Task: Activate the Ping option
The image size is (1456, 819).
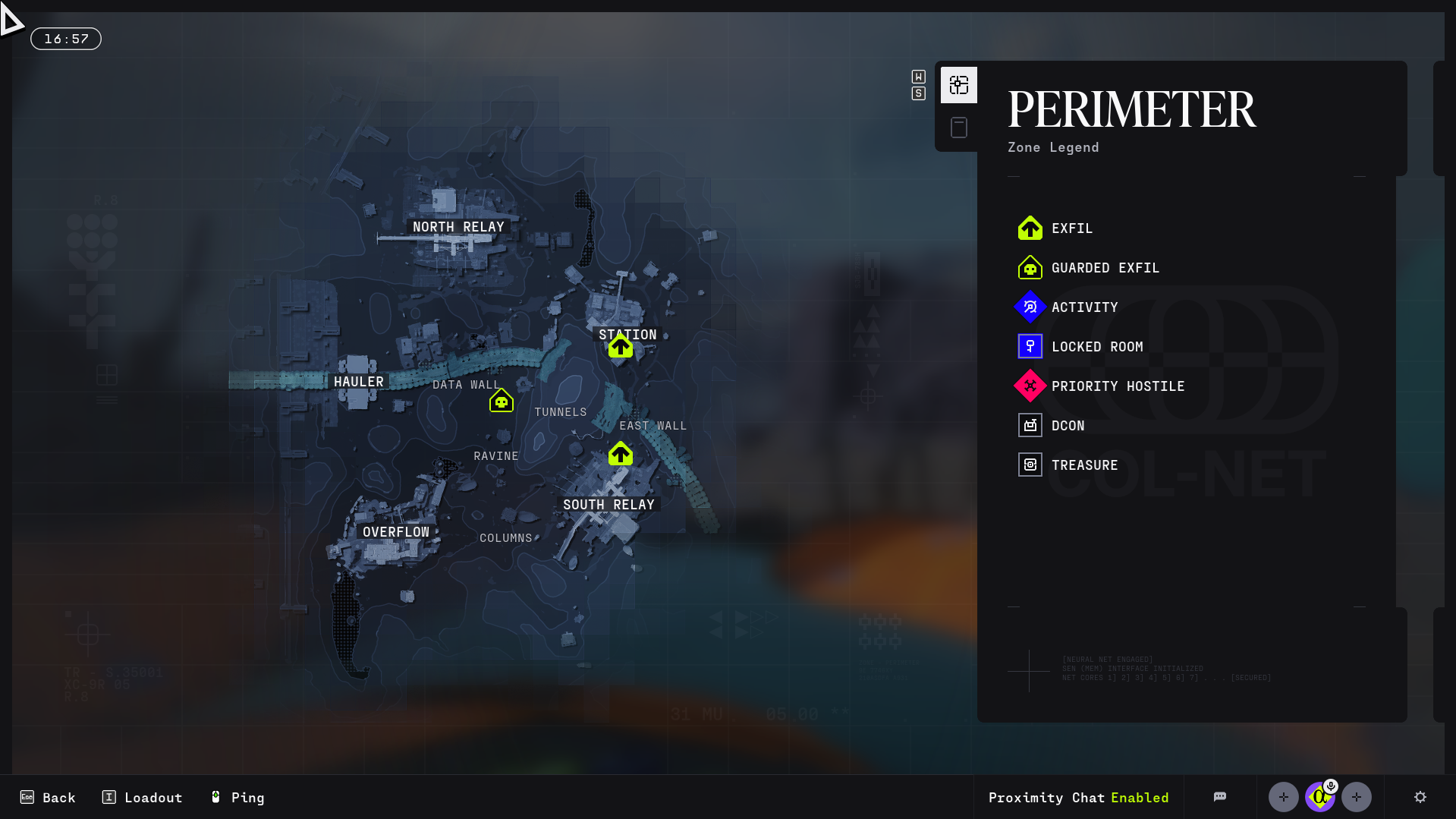Action: (237, 797)
